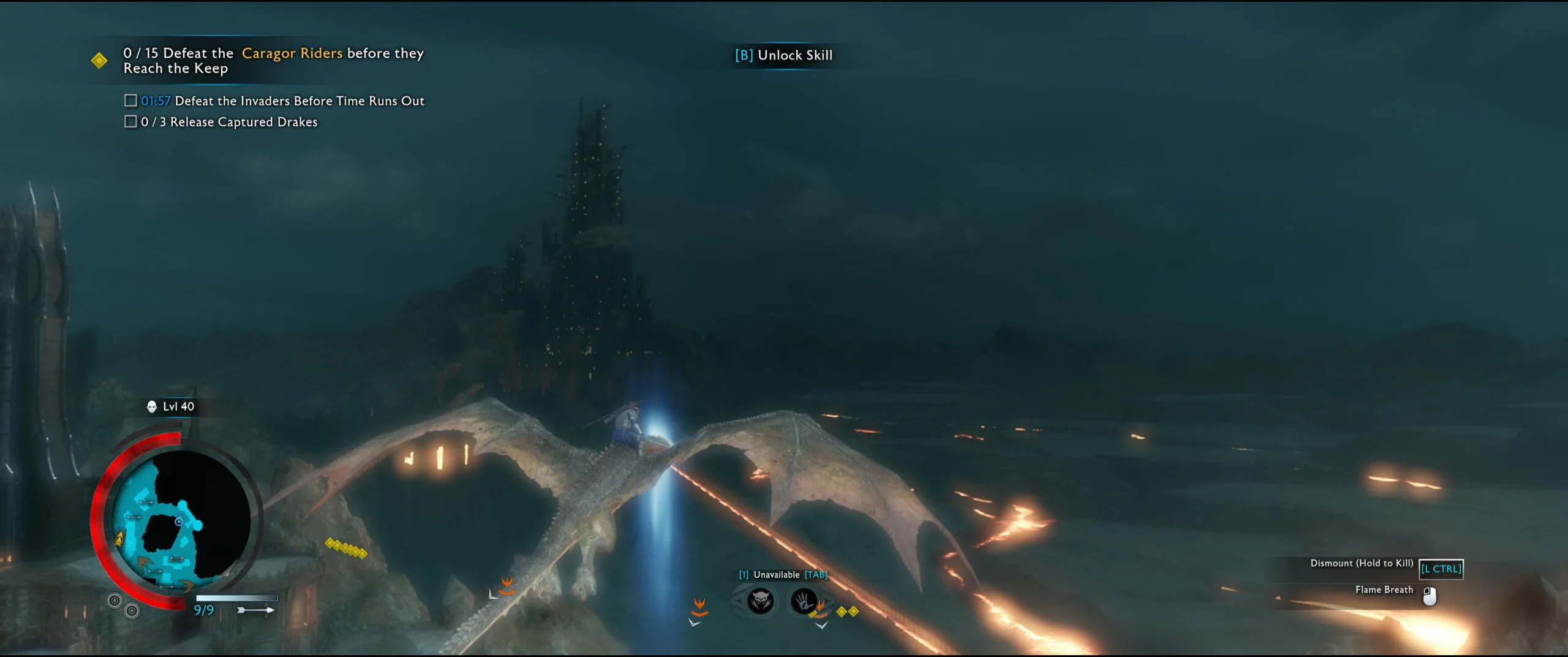Click the Lvl 40 skull level badge
1568x657 pixels.
pyautogui.click(x=171, y=406)
